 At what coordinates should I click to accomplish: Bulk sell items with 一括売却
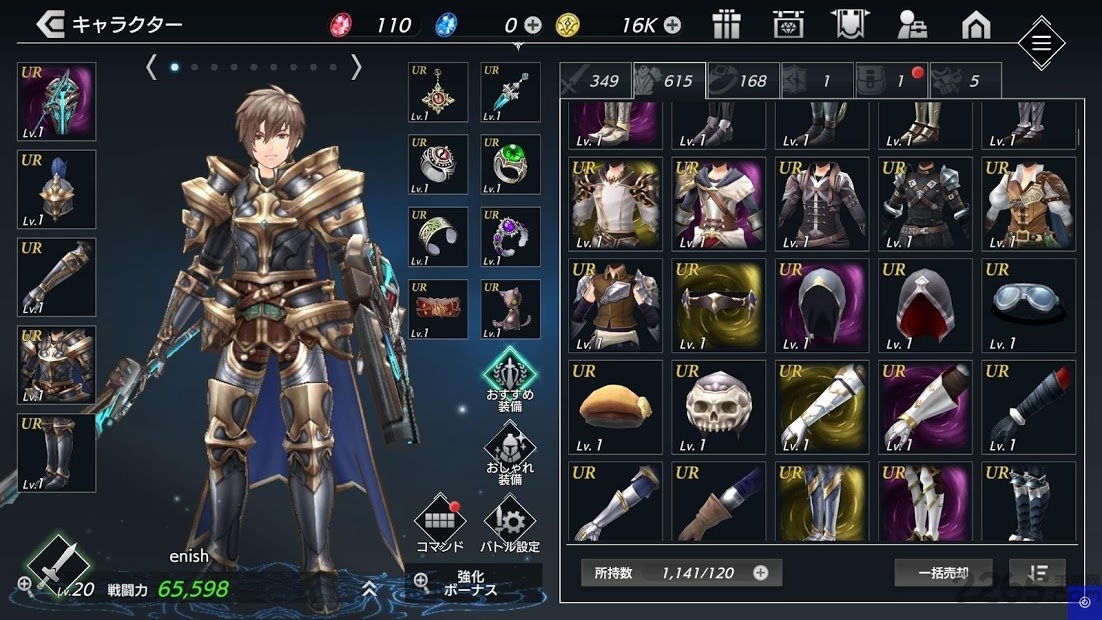[x=943, y=573]
